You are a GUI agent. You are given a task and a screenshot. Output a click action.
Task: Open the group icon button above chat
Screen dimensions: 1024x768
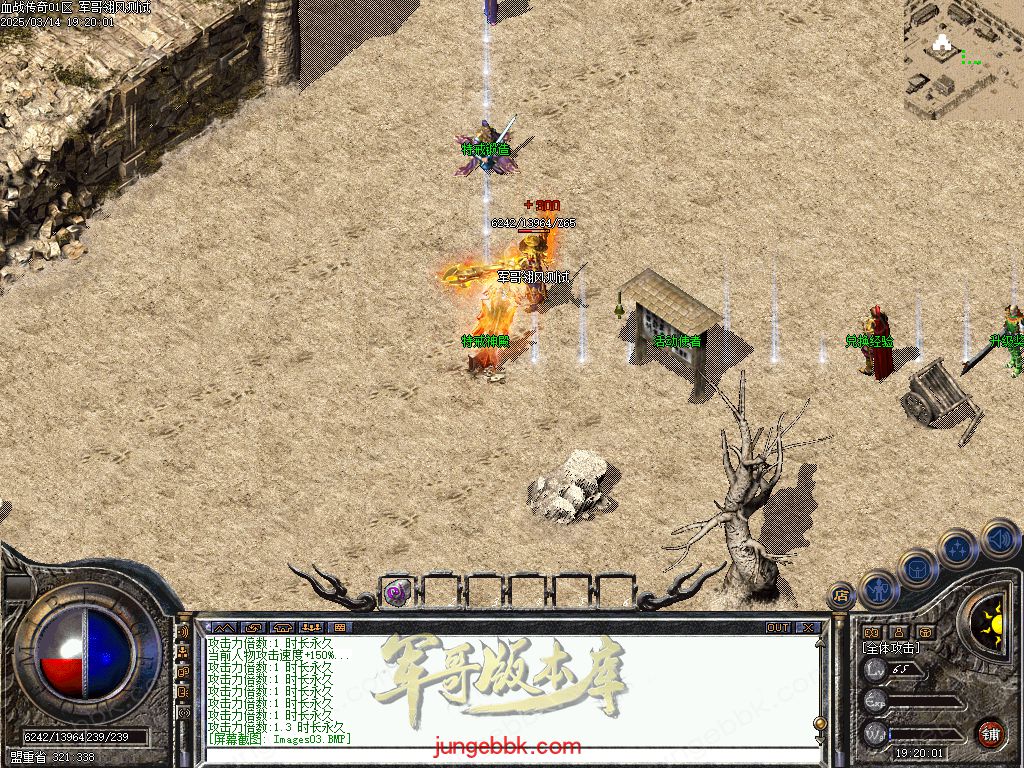(310, 628)
